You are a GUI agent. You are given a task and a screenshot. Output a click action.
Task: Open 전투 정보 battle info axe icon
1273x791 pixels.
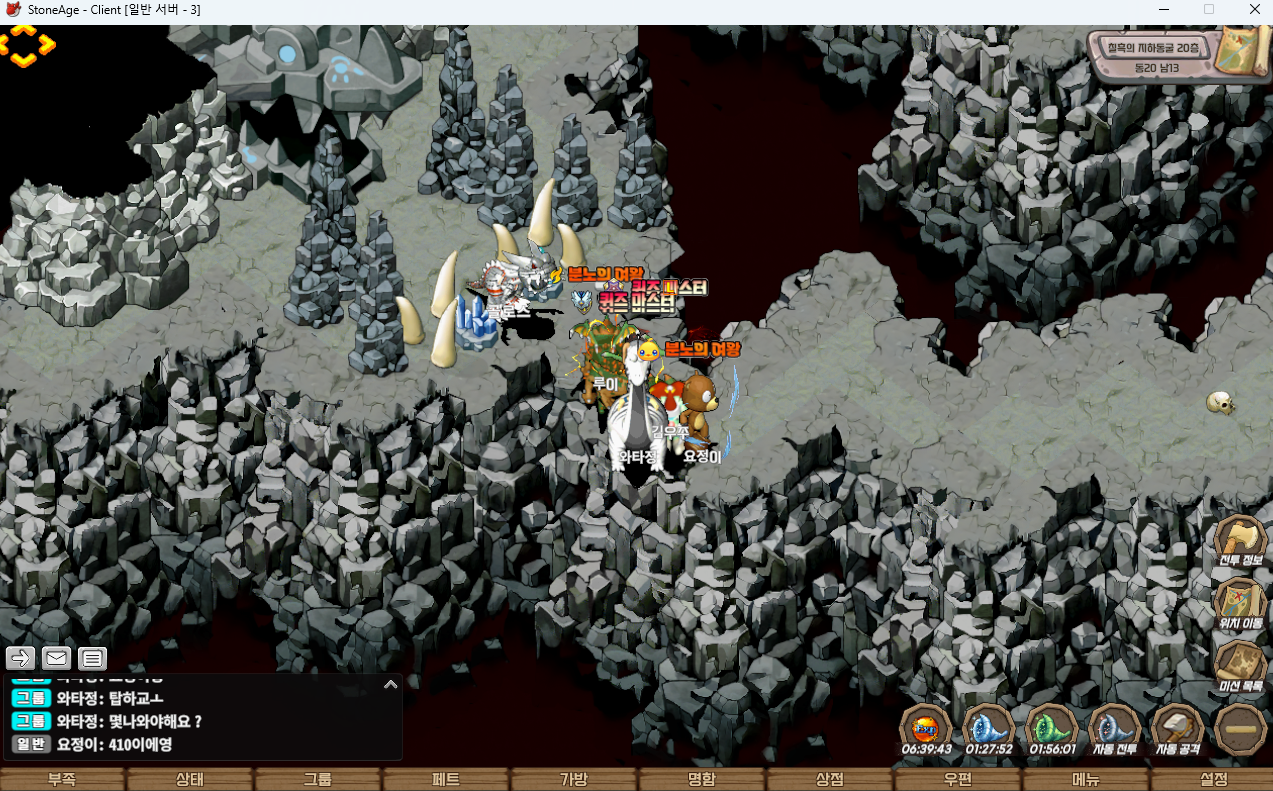[1240, 540]
